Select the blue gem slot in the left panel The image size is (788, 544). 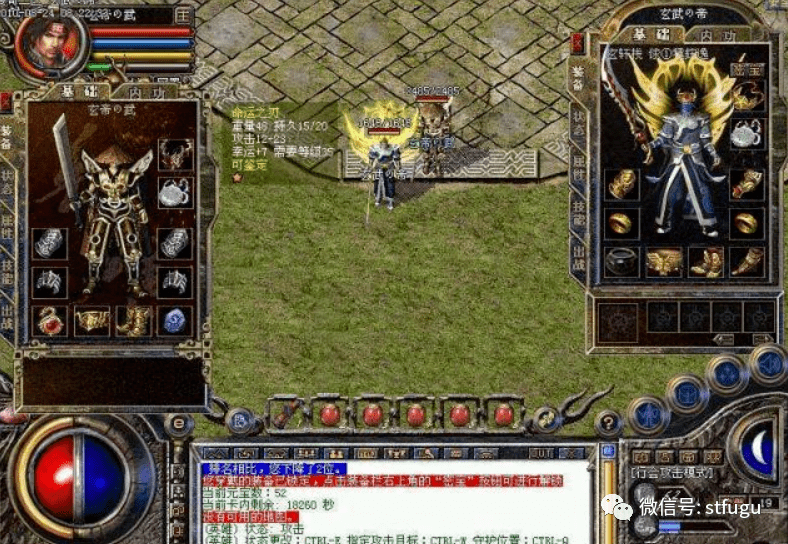[x=175, y=320]
